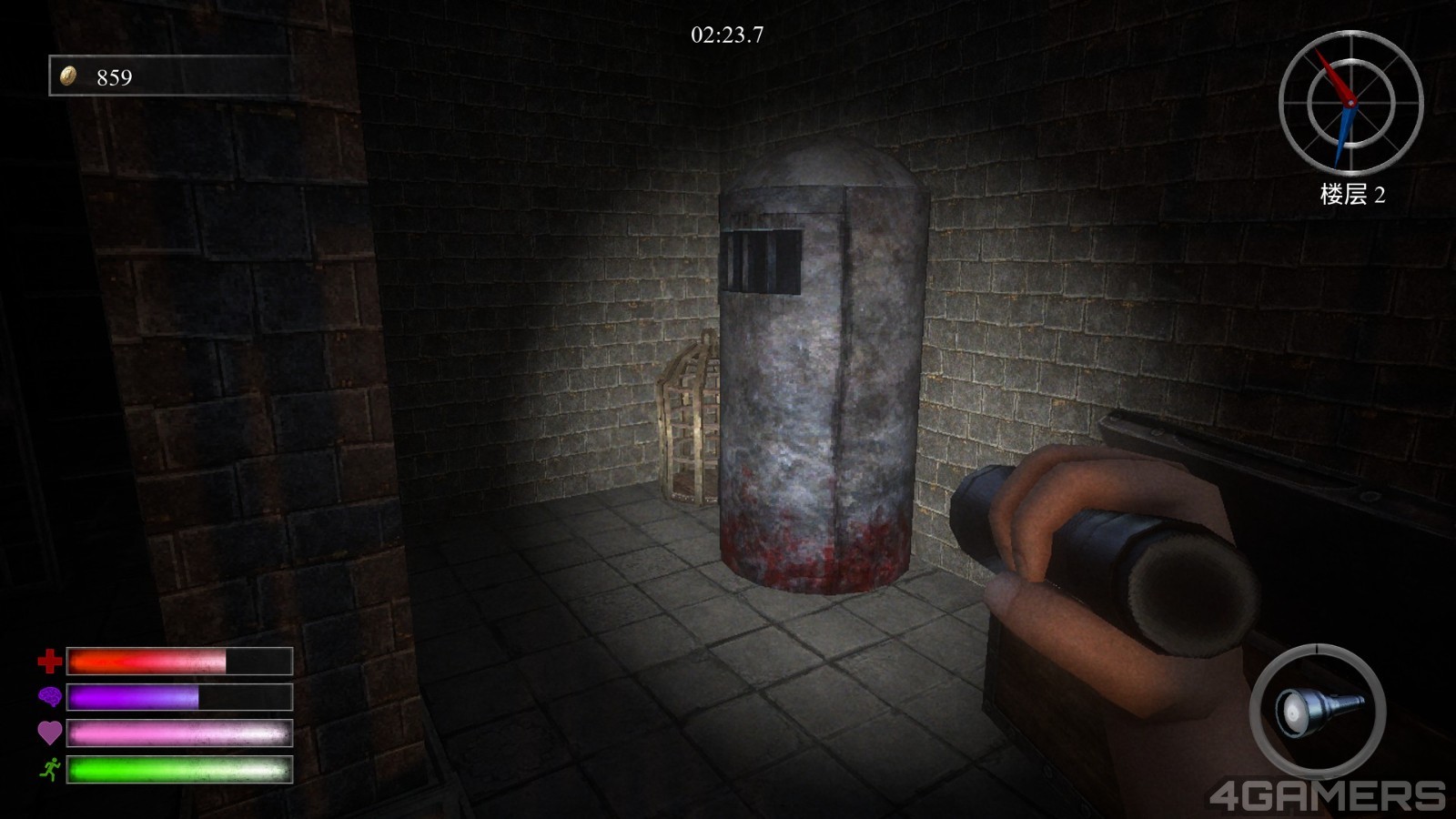Click the compass in the corner
1456x819 pixels.
(x=1350, y=102)
